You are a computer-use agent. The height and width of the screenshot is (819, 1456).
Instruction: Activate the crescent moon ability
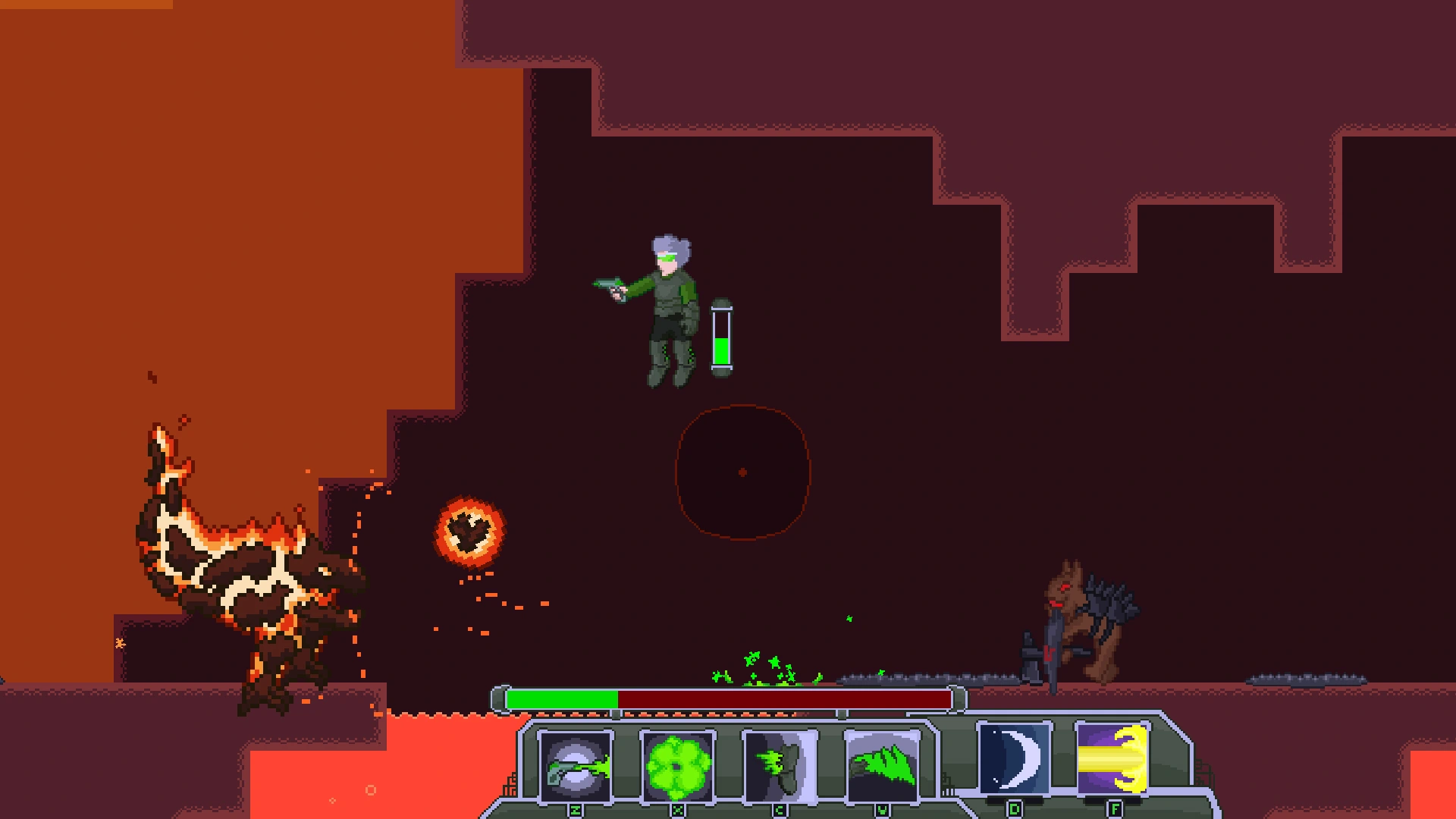pos(1014,758)
